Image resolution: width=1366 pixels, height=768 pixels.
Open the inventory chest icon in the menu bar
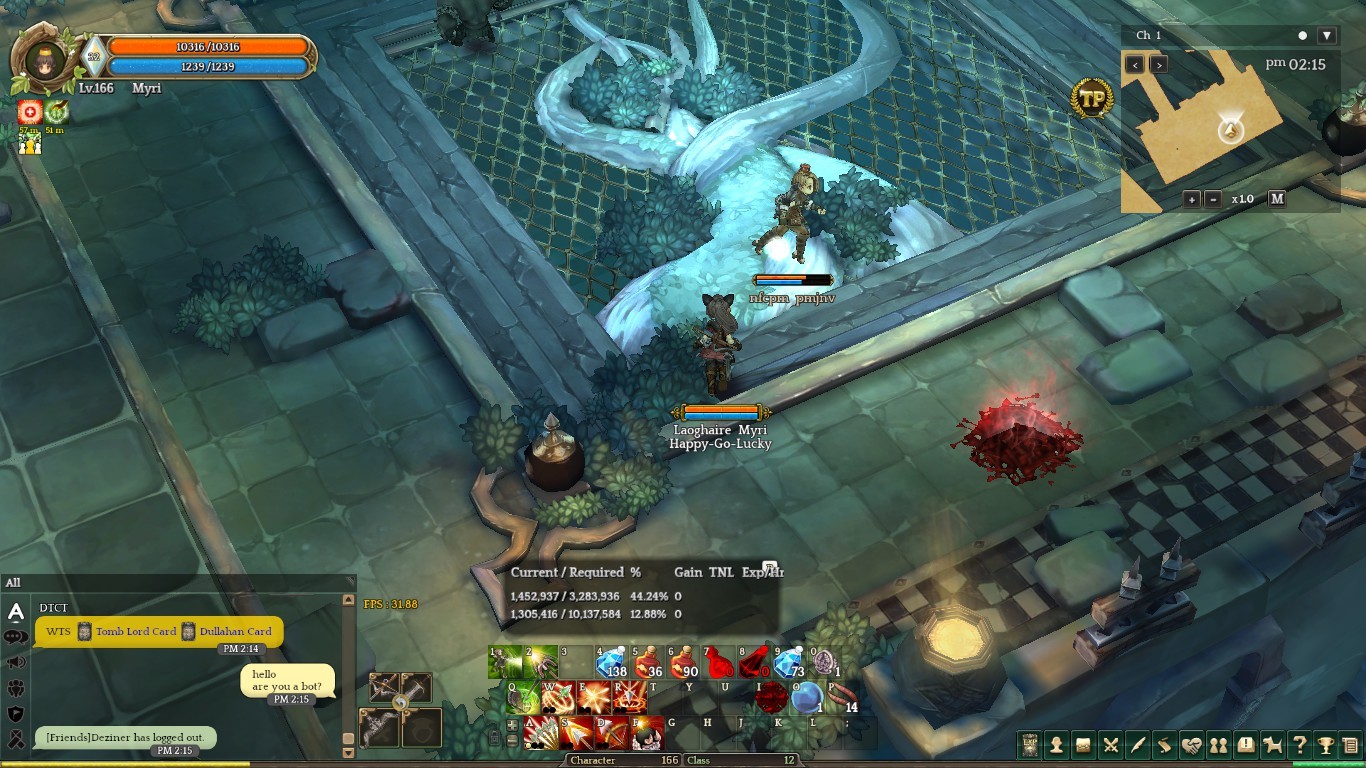pos(1083,745)
